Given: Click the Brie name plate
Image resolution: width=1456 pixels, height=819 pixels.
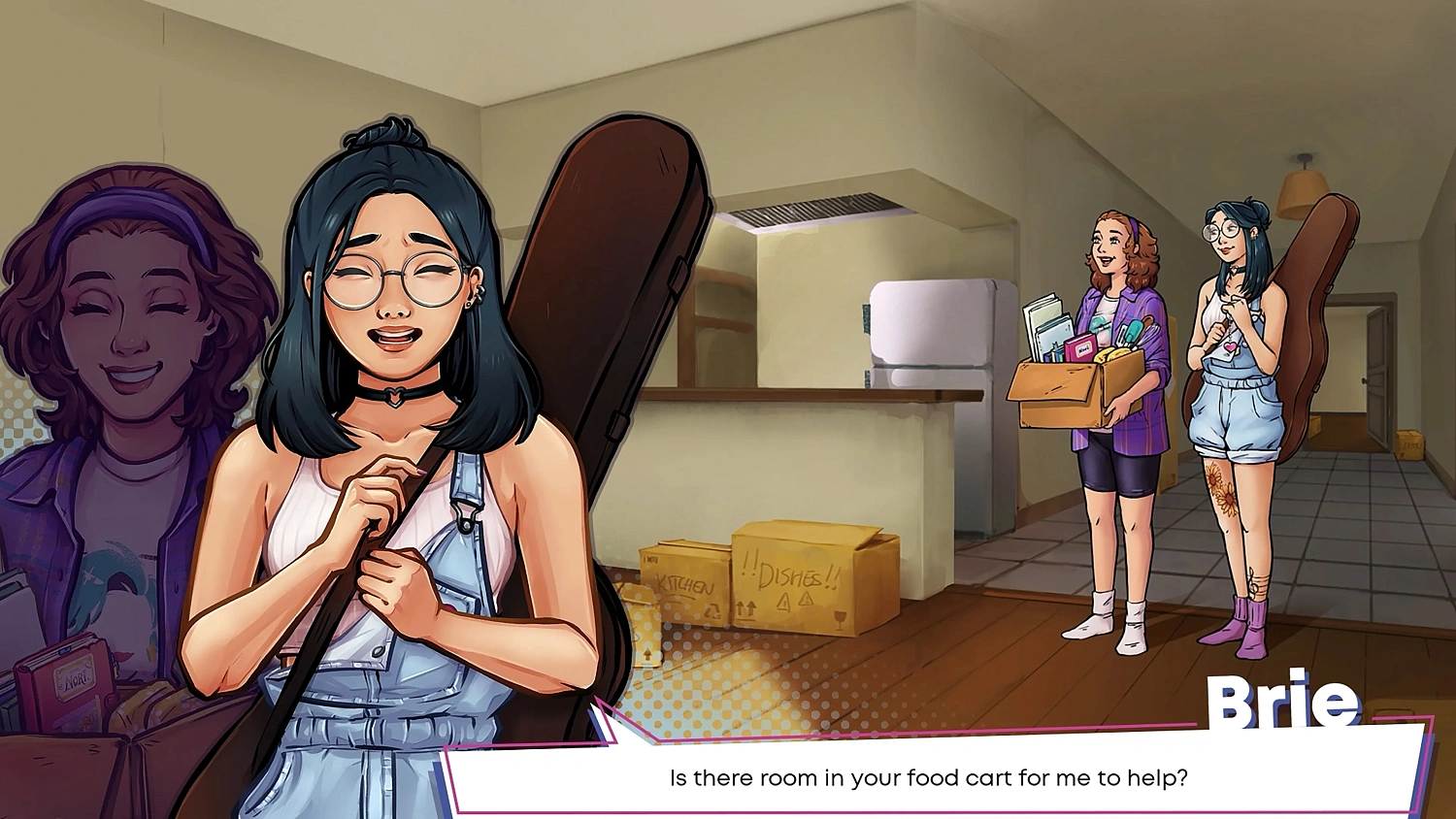Looking at the screenshot, I should coord(1284,701).
